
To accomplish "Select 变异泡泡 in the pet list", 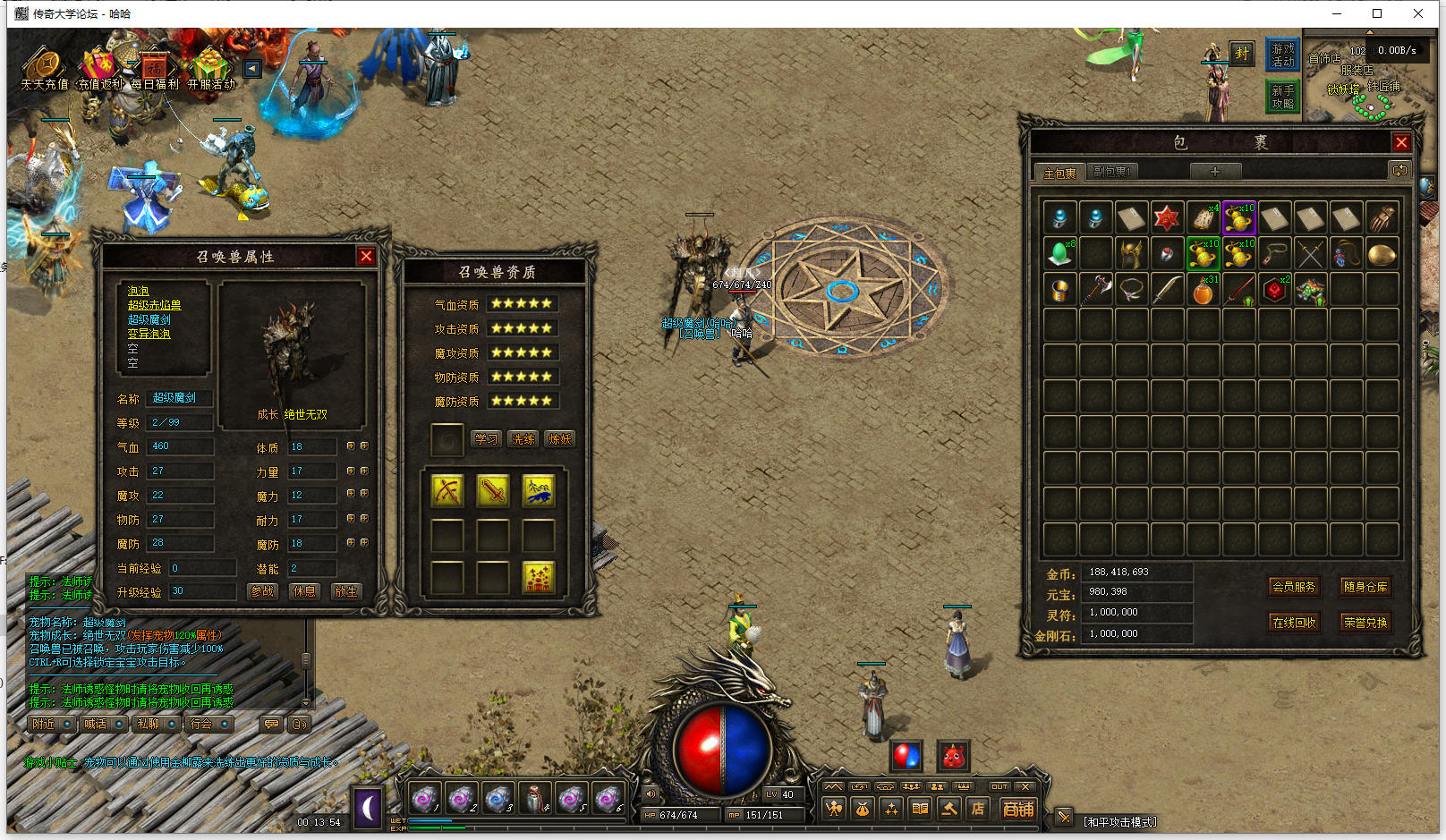I will [149, 334].
